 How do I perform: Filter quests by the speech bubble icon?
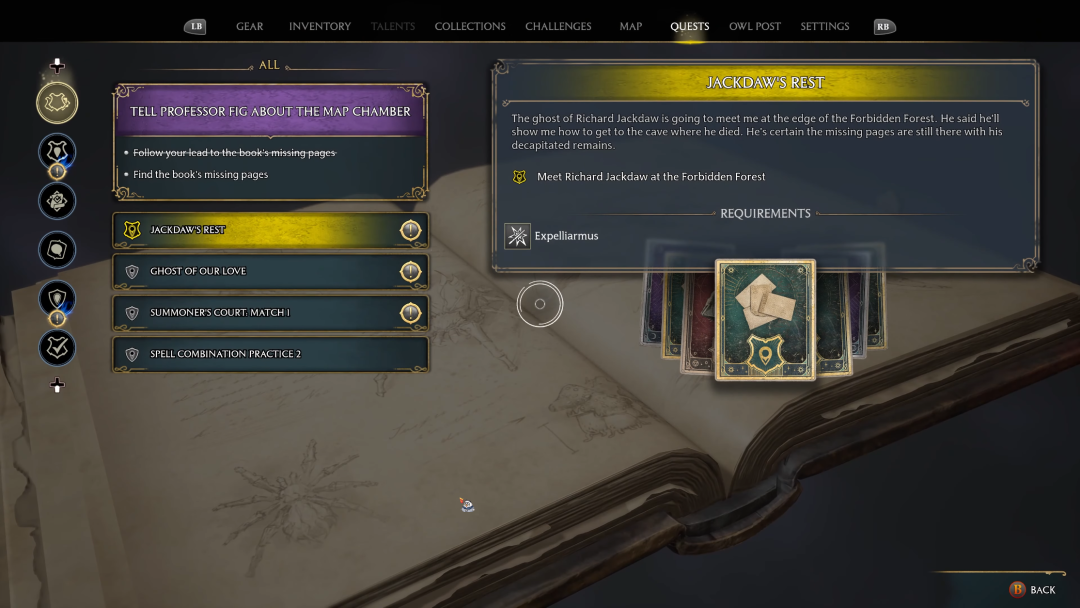[57, 249]
